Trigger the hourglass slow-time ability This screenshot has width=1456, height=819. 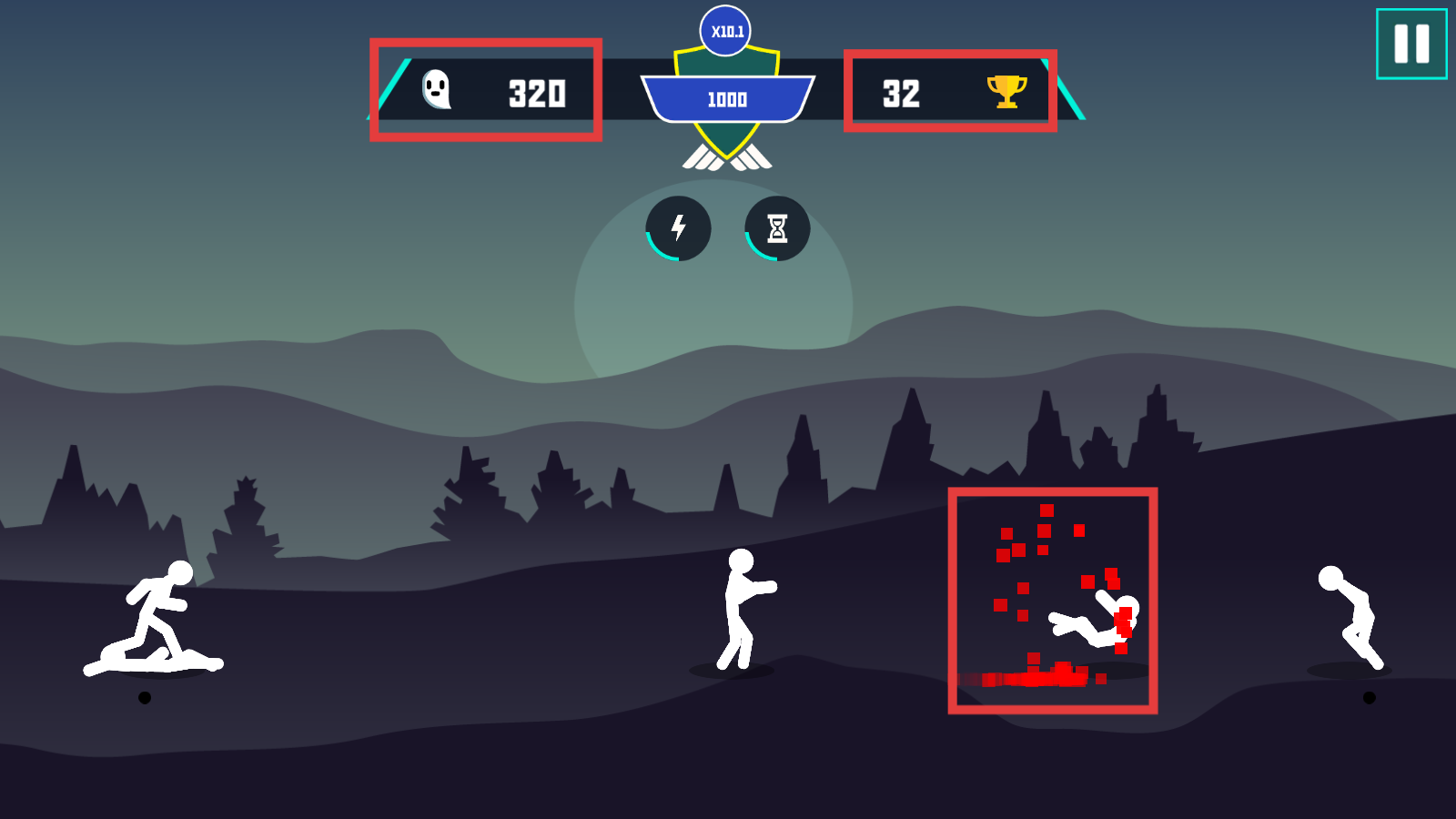[777, 228]
